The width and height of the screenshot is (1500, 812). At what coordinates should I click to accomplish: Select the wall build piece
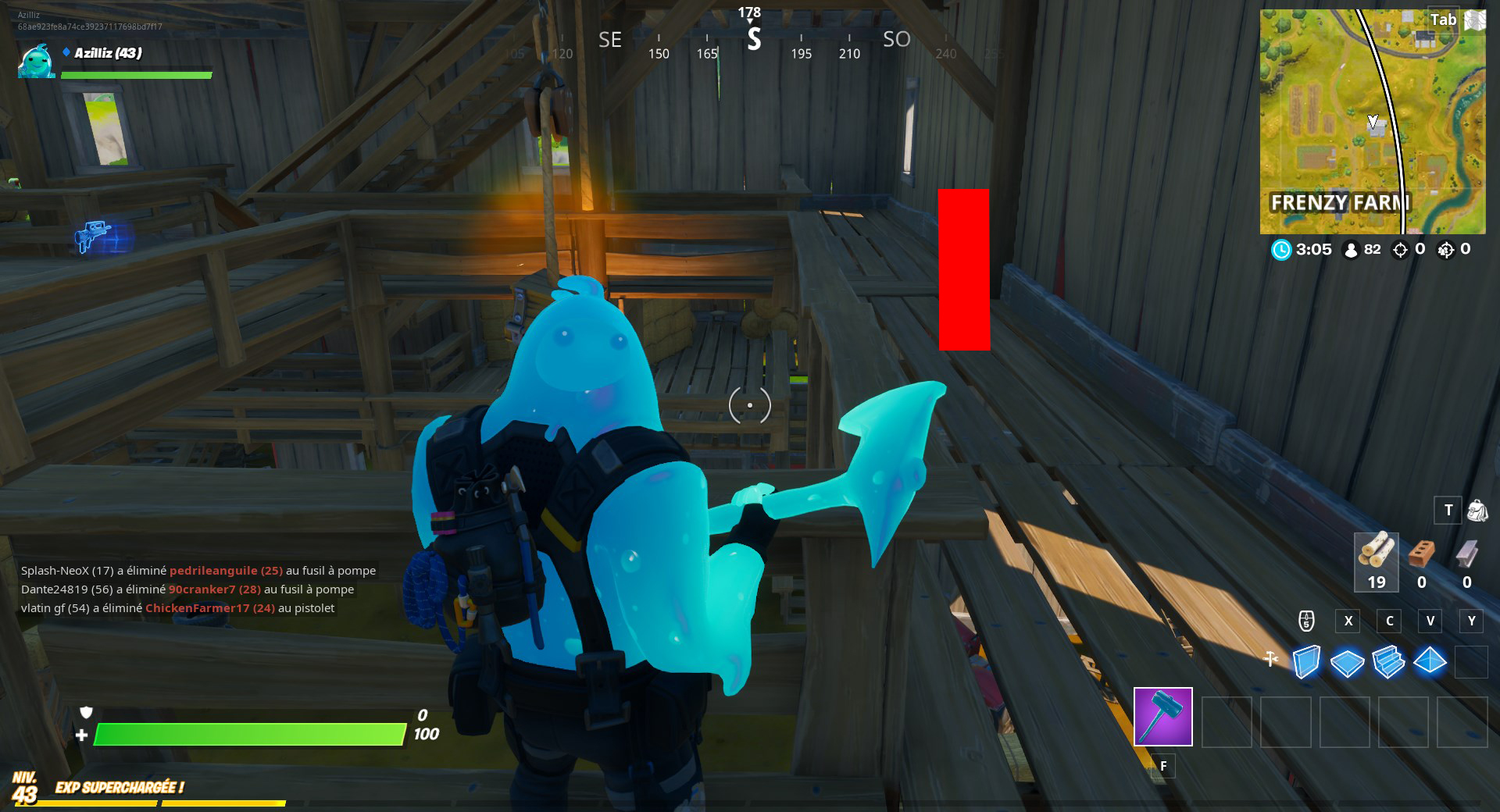point(1305,663)
